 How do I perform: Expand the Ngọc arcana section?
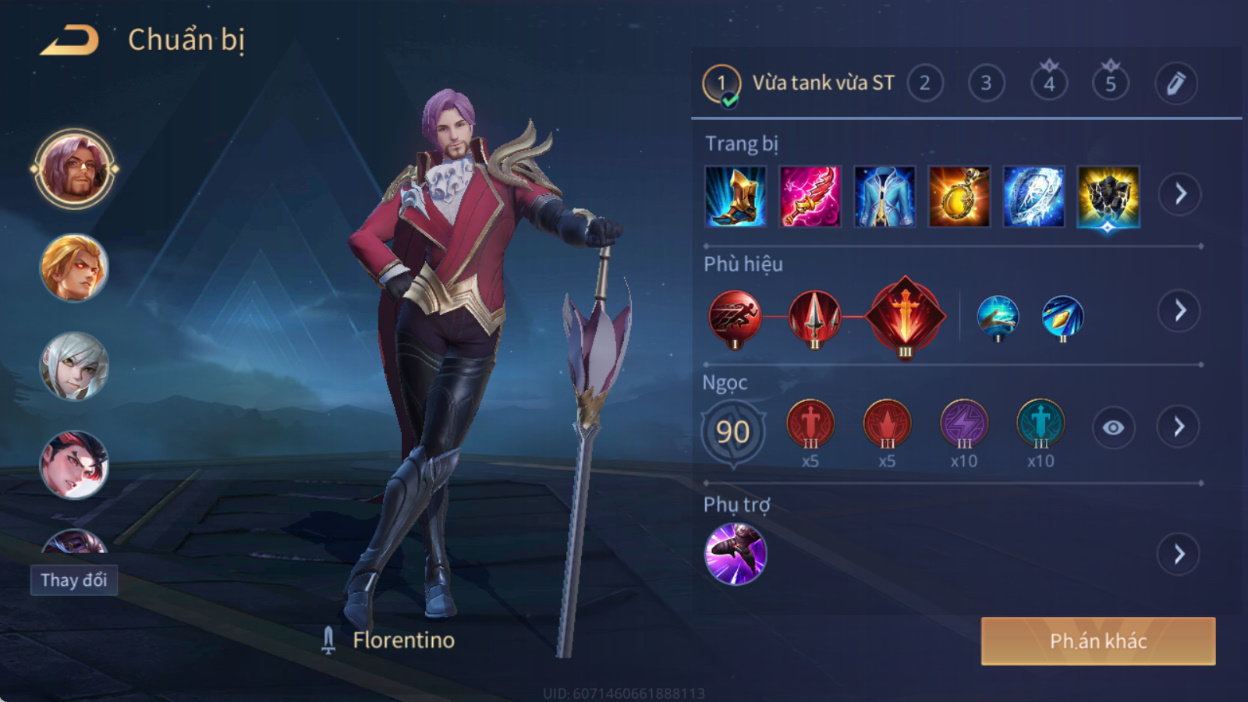click(1179, 427)
